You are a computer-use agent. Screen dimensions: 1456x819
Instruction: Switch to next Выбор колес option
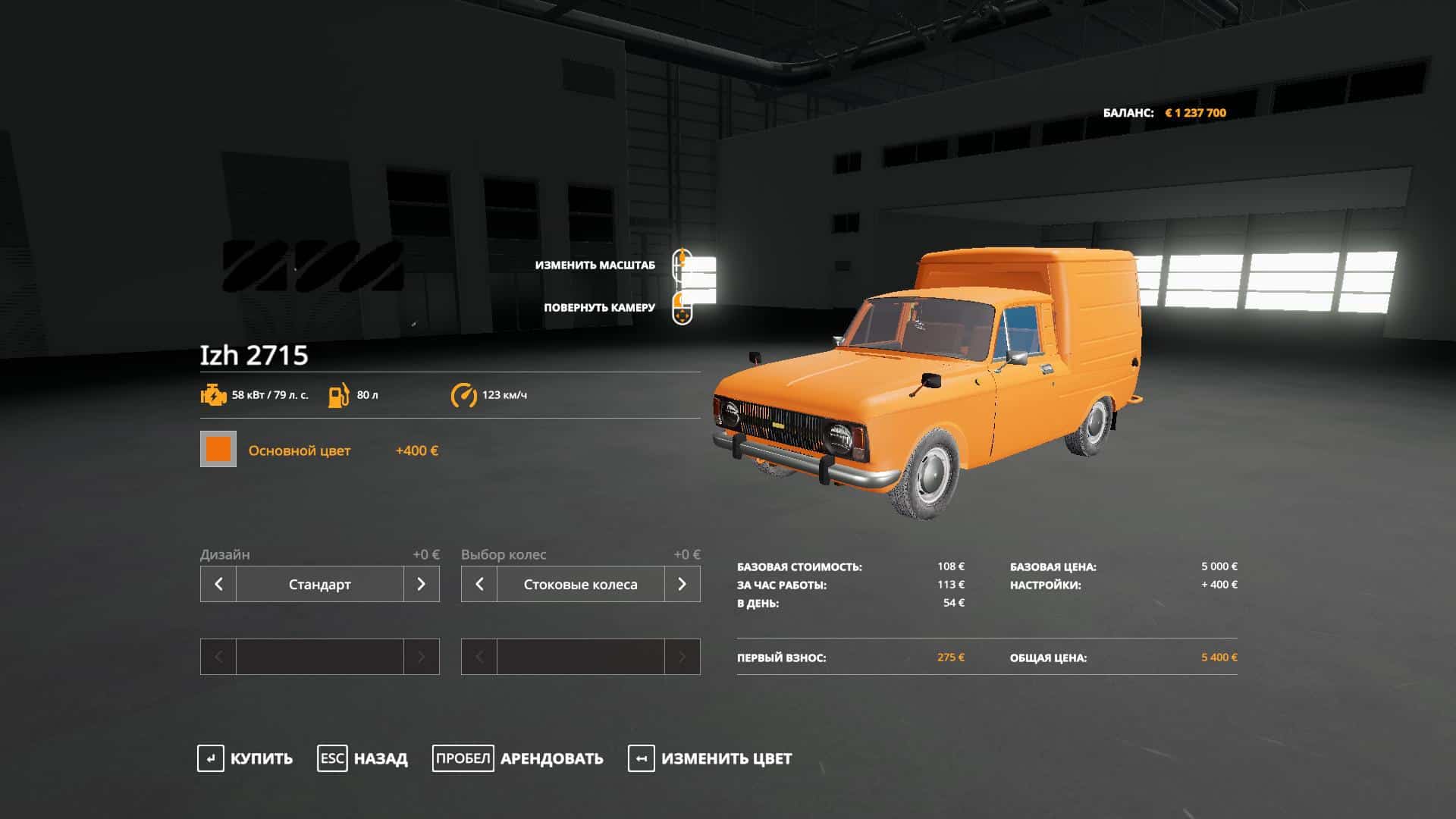pos(682,584)
